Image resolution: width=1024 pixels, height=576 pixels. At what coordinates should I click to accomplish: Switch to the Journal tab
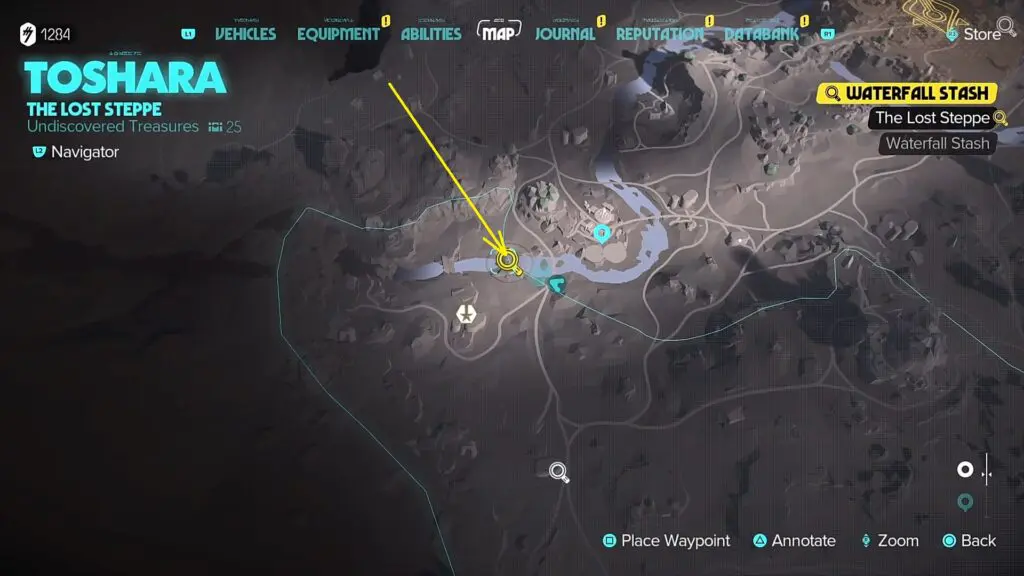pos(565,34)
